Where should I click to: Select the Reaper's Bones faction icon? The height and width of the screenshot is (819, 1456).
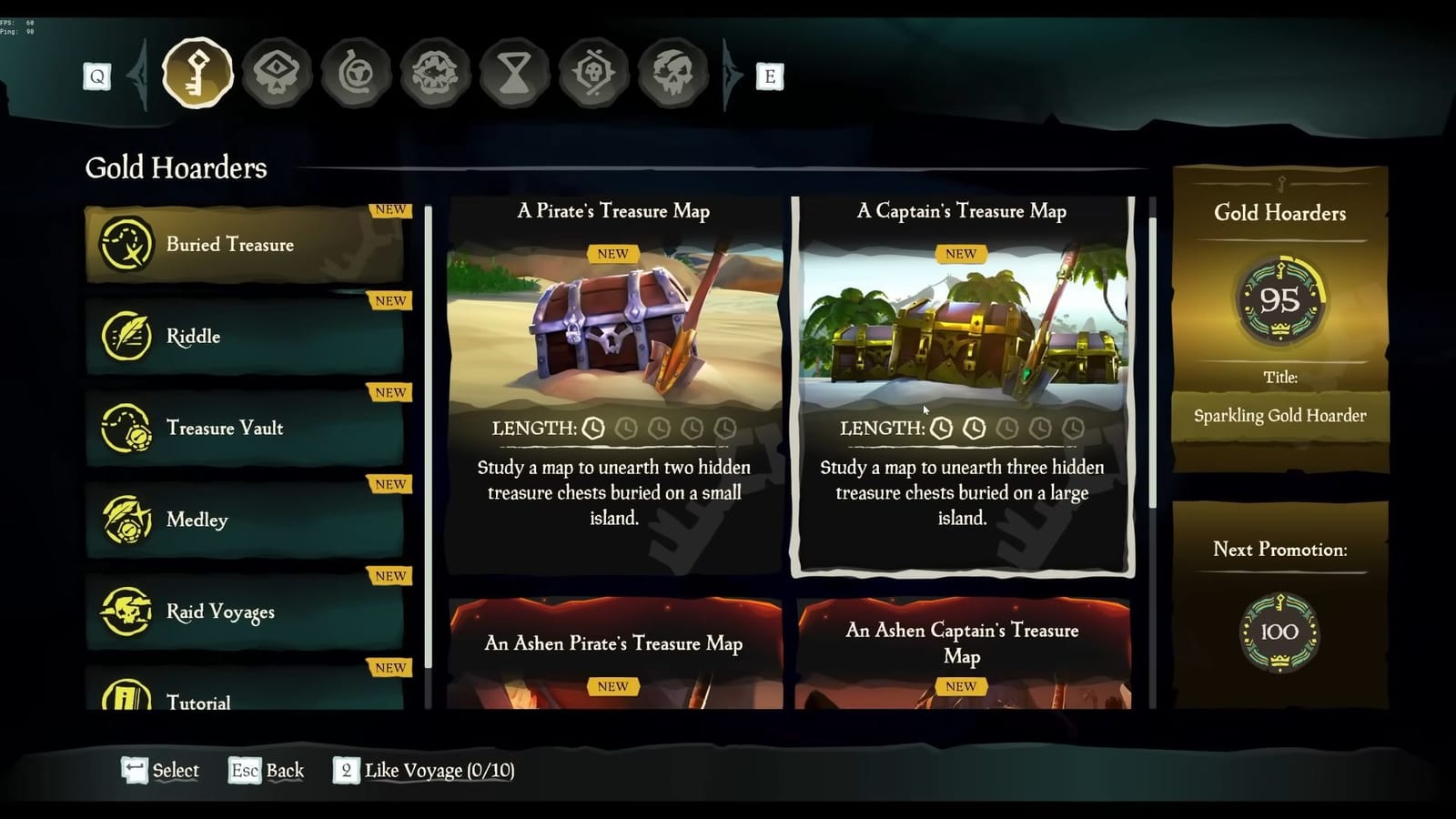click(x=593, y=73)
